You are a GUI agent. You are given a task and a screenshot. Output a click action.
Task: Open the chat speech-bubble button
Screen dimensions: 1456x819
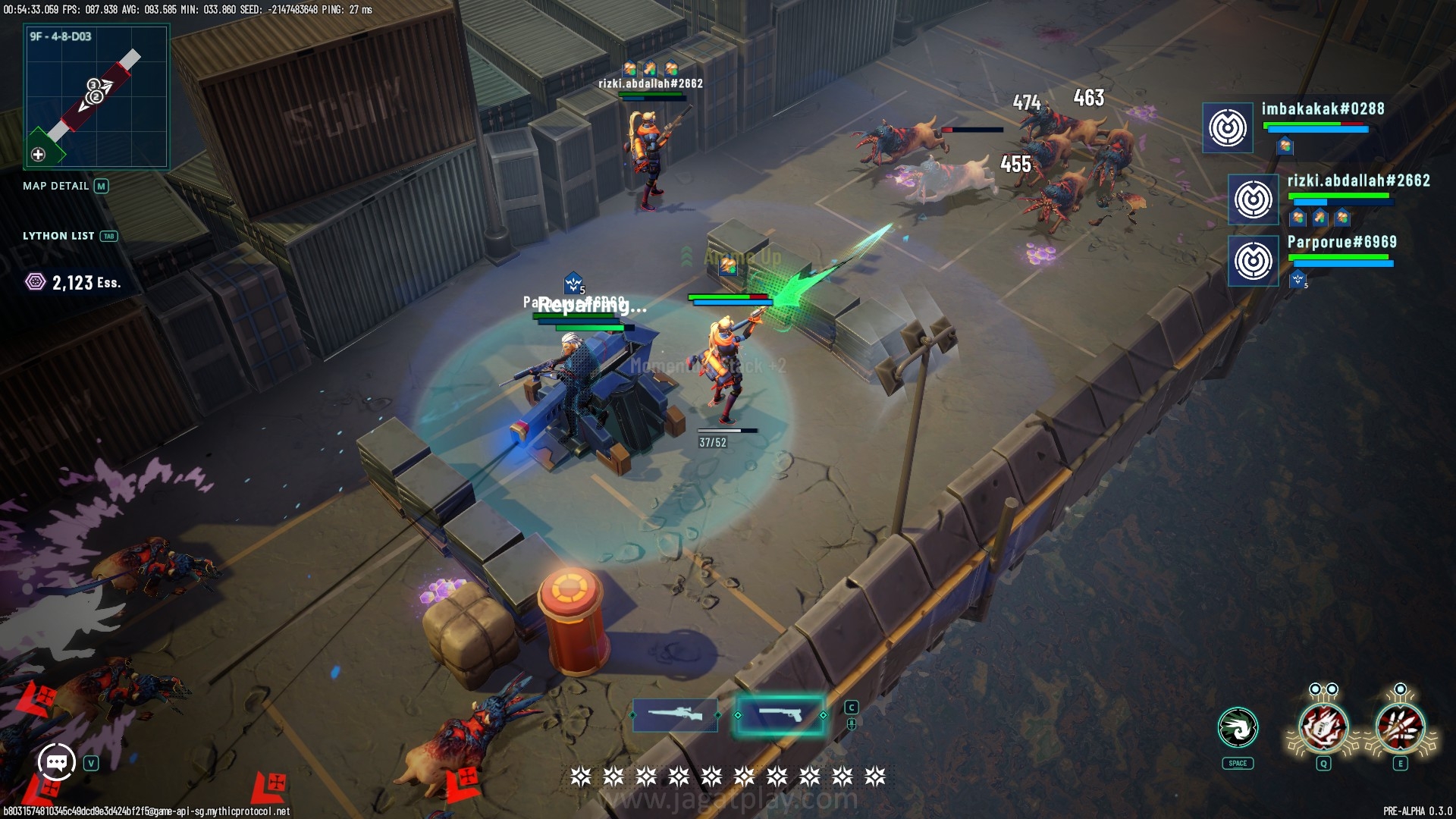57,762
